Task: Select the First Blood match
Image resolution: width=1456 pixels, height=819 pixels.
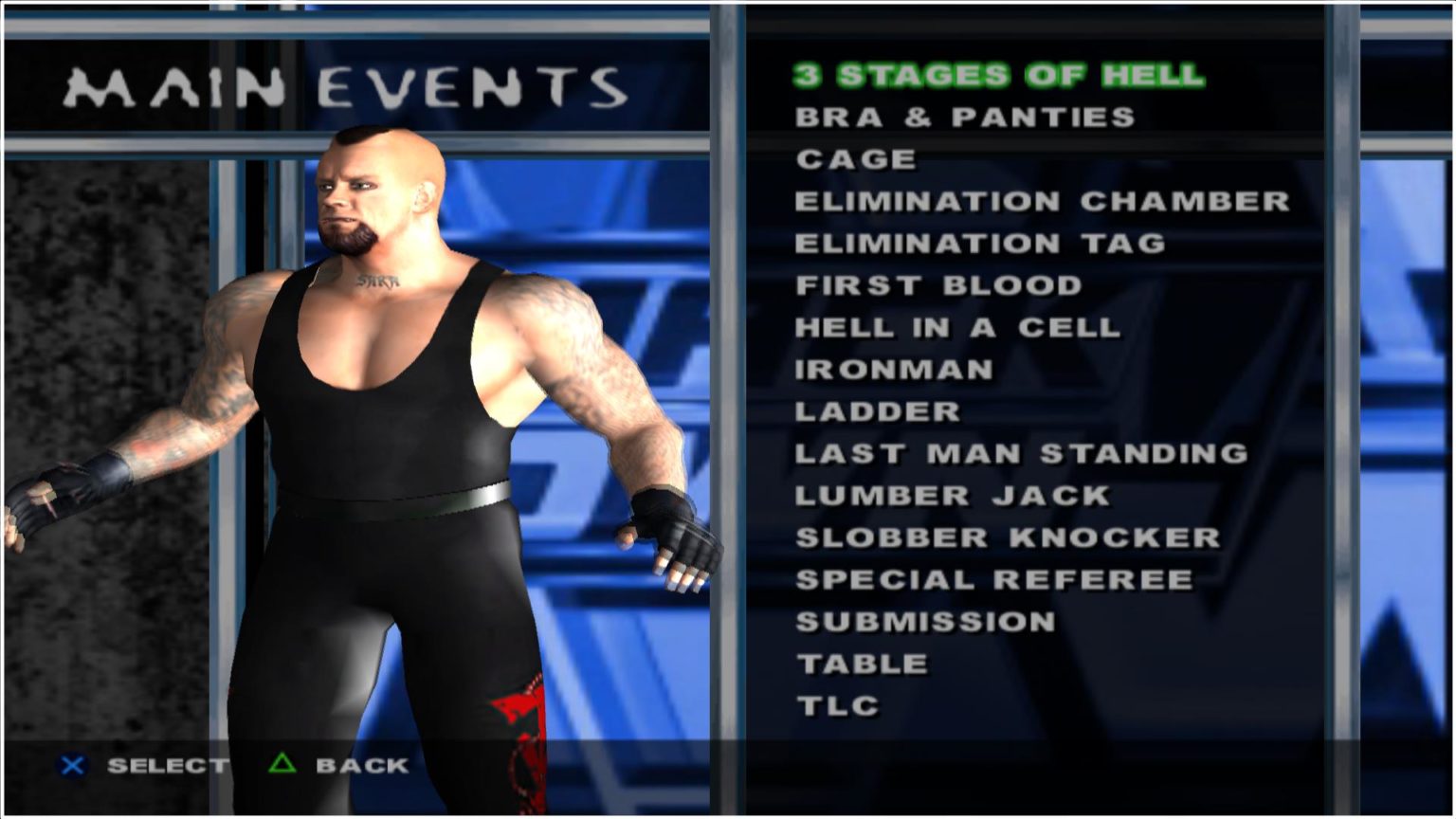Action: 937,285
